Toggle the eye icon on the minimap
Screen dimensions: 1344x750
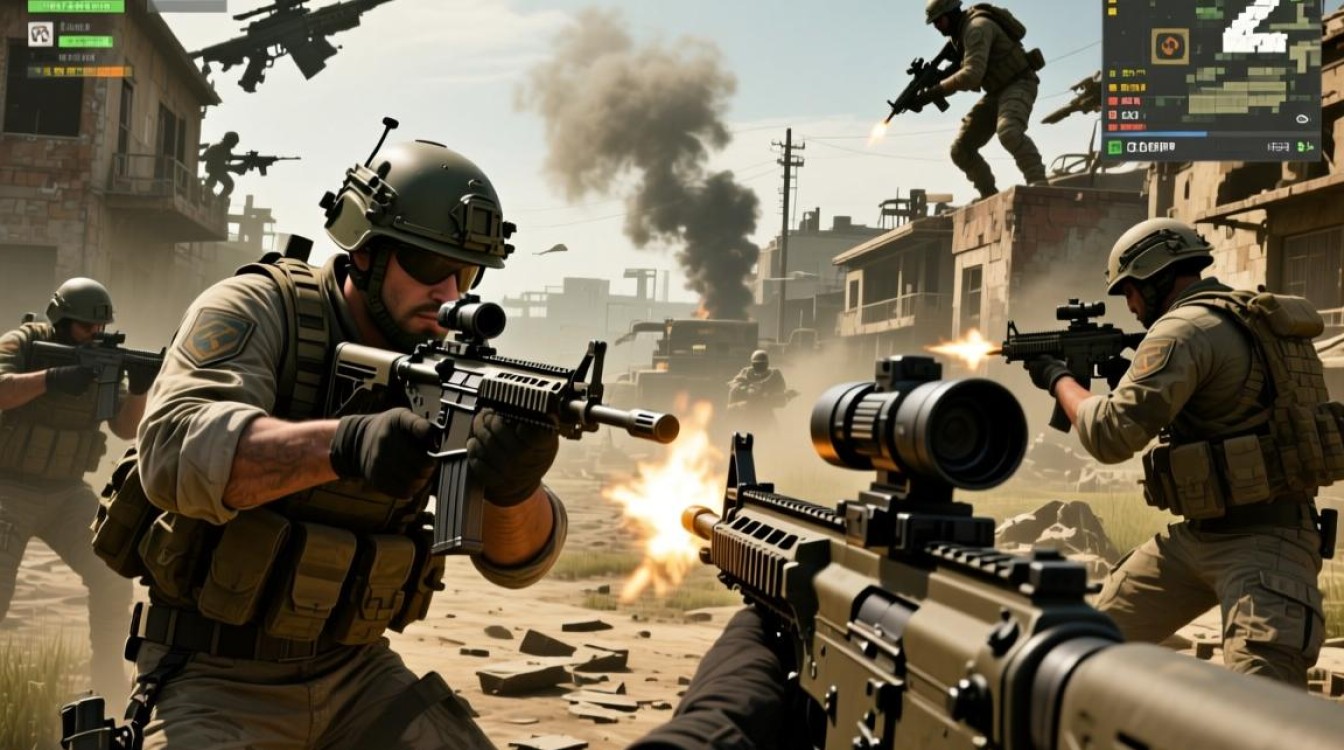[x=1302, y=118]
